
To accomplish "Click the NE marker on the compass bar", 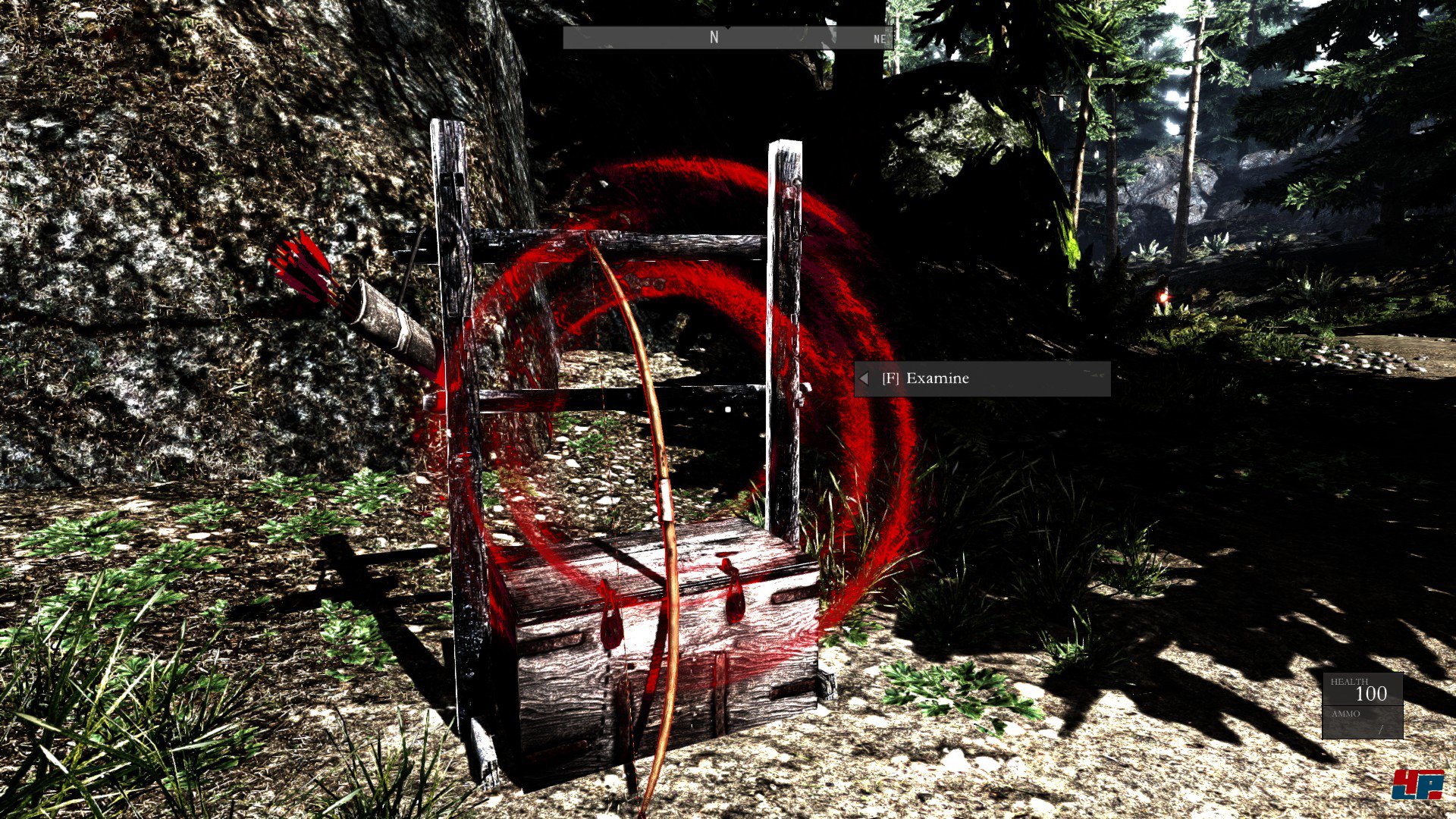I will [x=878, y=39].
